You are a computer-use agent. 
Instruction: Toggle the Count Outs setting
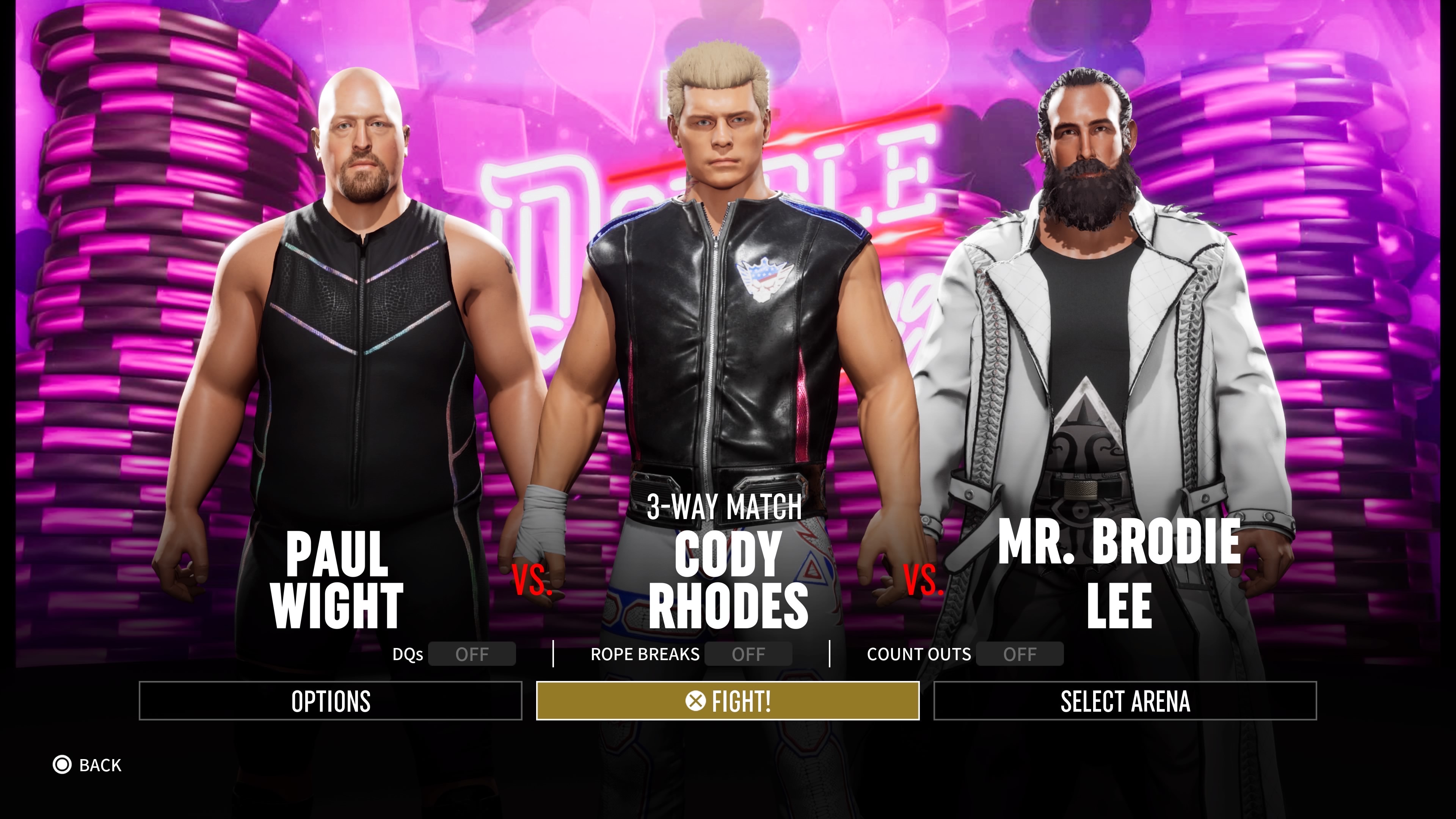(x=1019, y=654)
